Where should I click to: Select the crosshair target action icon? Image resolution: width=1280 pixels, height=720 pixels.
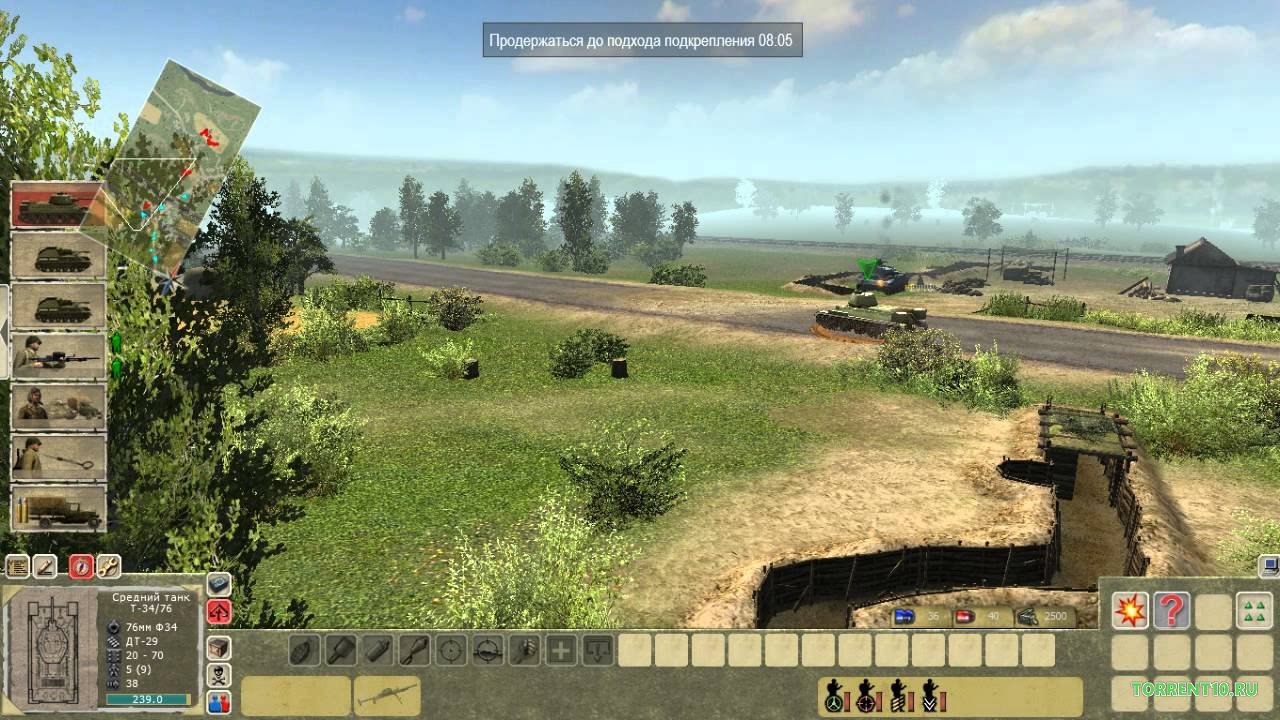pyautogui.click(x=452, y=650)
